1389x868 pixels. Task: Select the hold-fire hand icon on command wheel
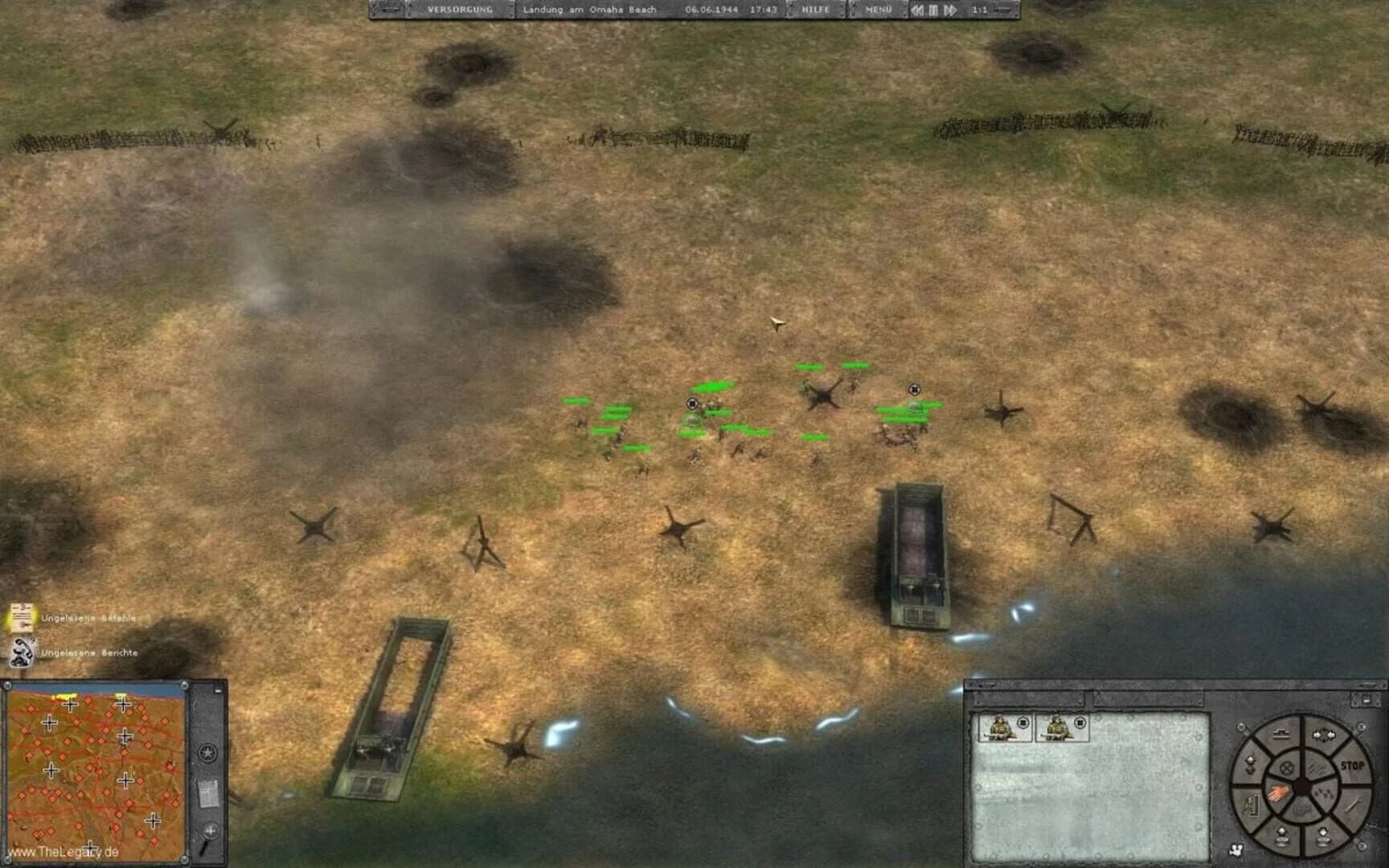pyautogui.click(x=1279, y=791)
